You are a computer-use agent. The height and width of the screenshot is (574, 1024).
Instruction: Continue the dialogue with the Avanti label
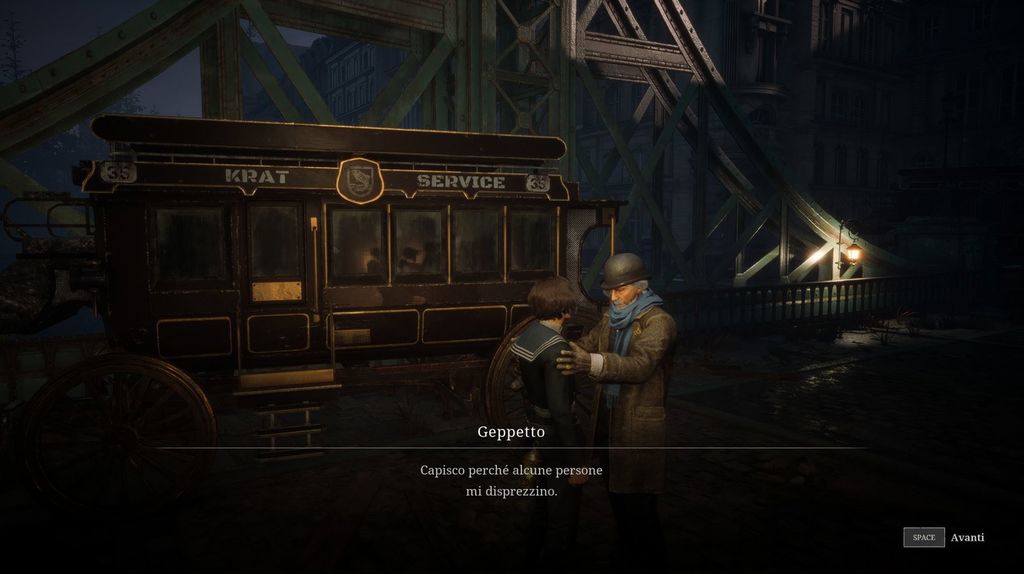click(x=967, y=537)
